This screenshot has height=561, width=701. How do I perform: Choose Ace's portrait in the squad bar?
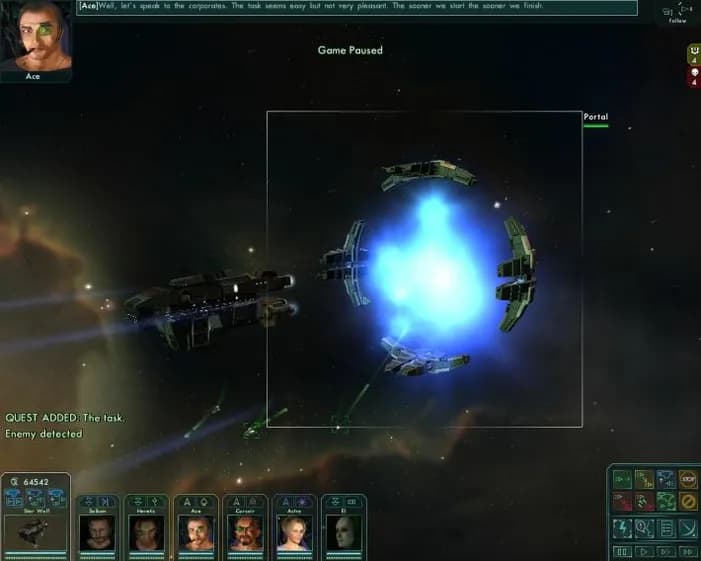[196, 532]
